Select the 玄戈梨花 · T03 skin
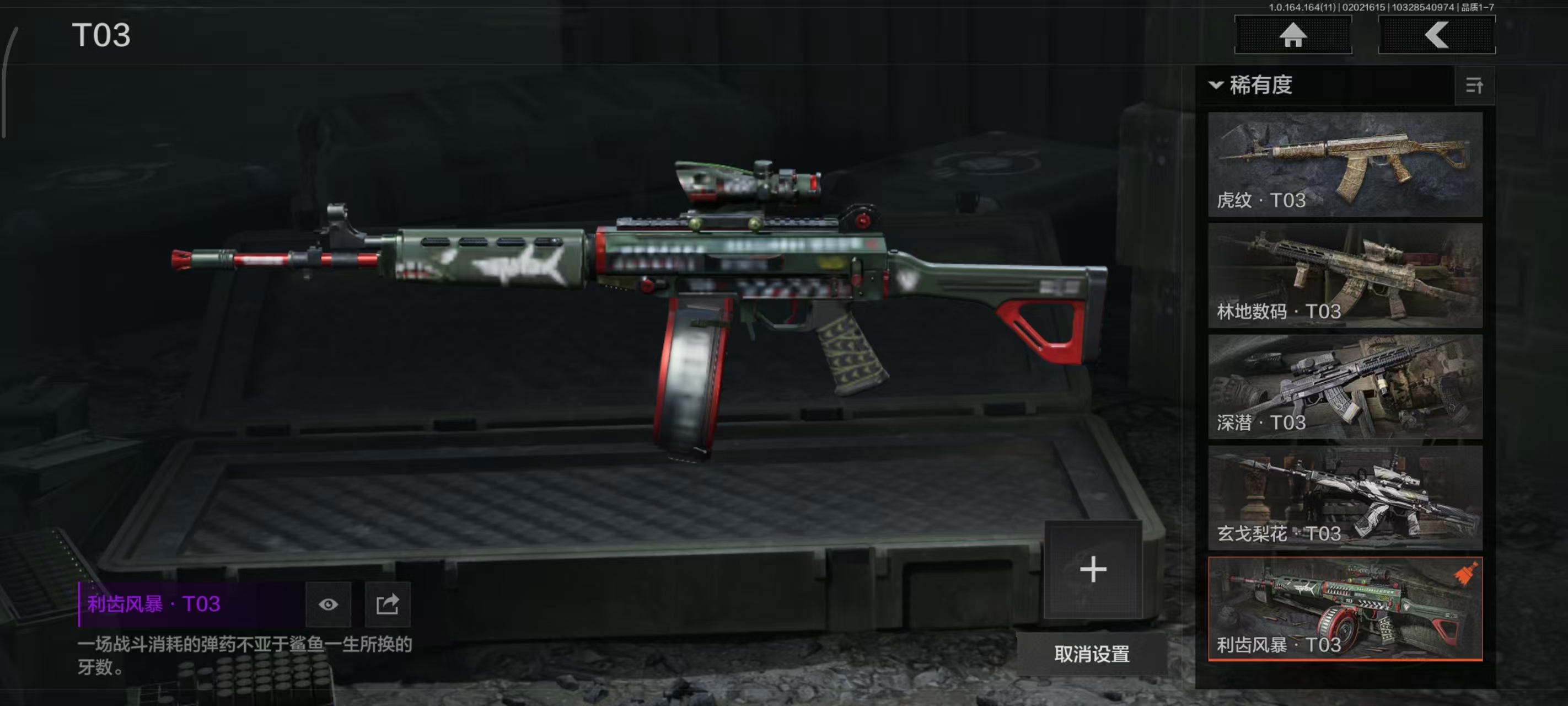The width and height of the screenshot is (1568, 706). click(x=1345, y=498)
